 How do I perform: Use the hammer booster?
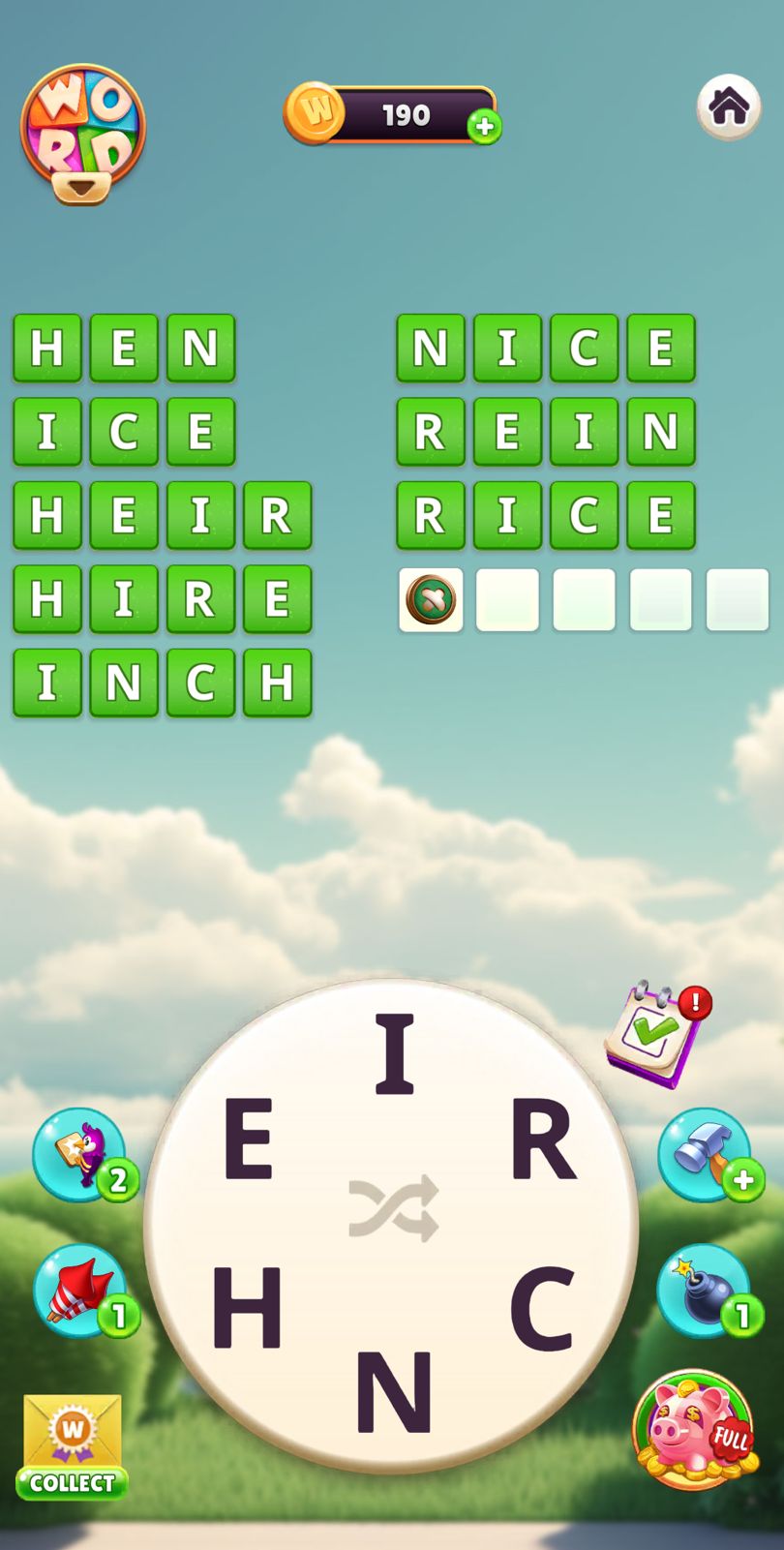(x=705, y=1154)
